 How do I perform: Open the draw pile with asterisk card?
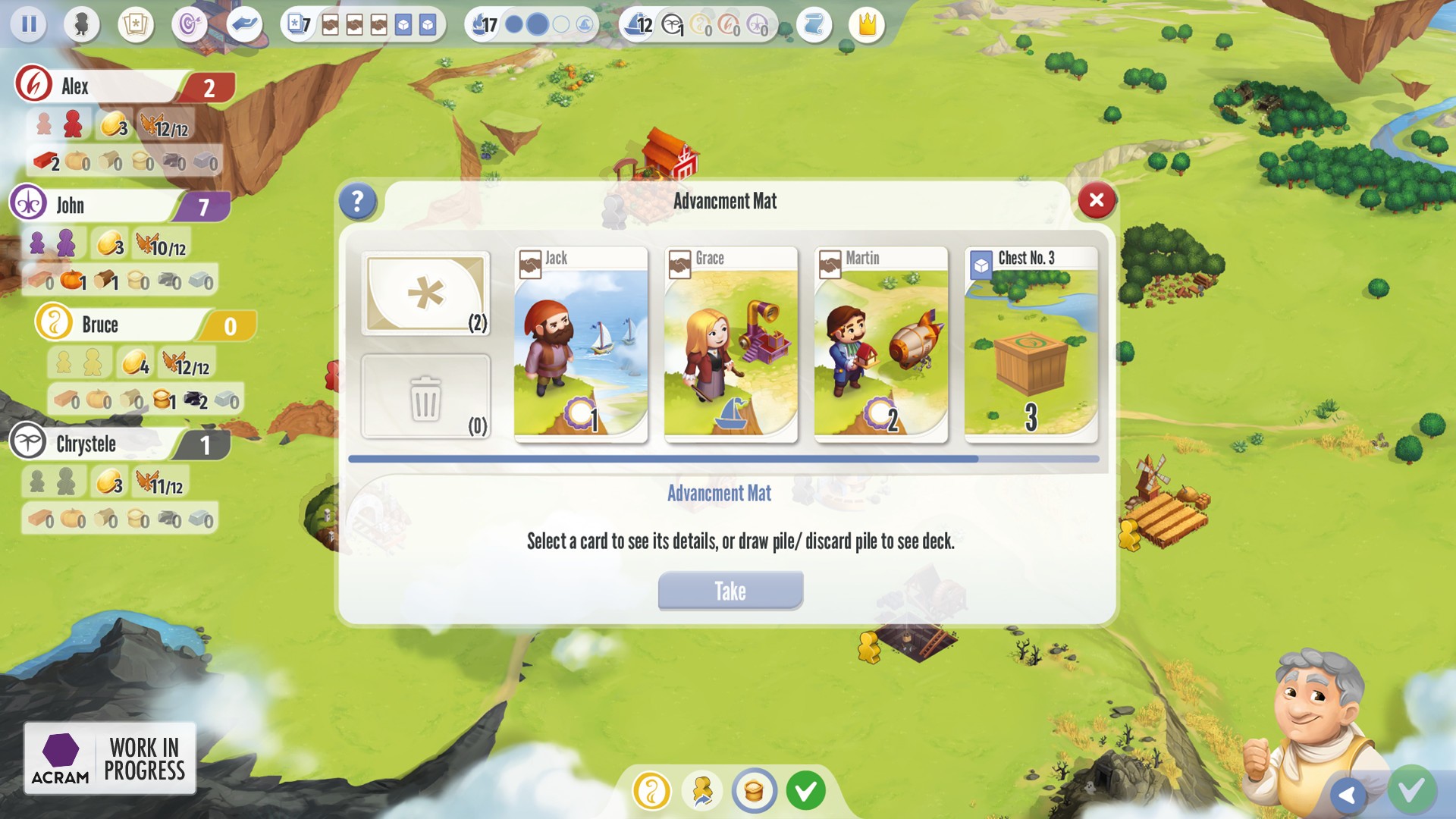(x=425, y=293)
